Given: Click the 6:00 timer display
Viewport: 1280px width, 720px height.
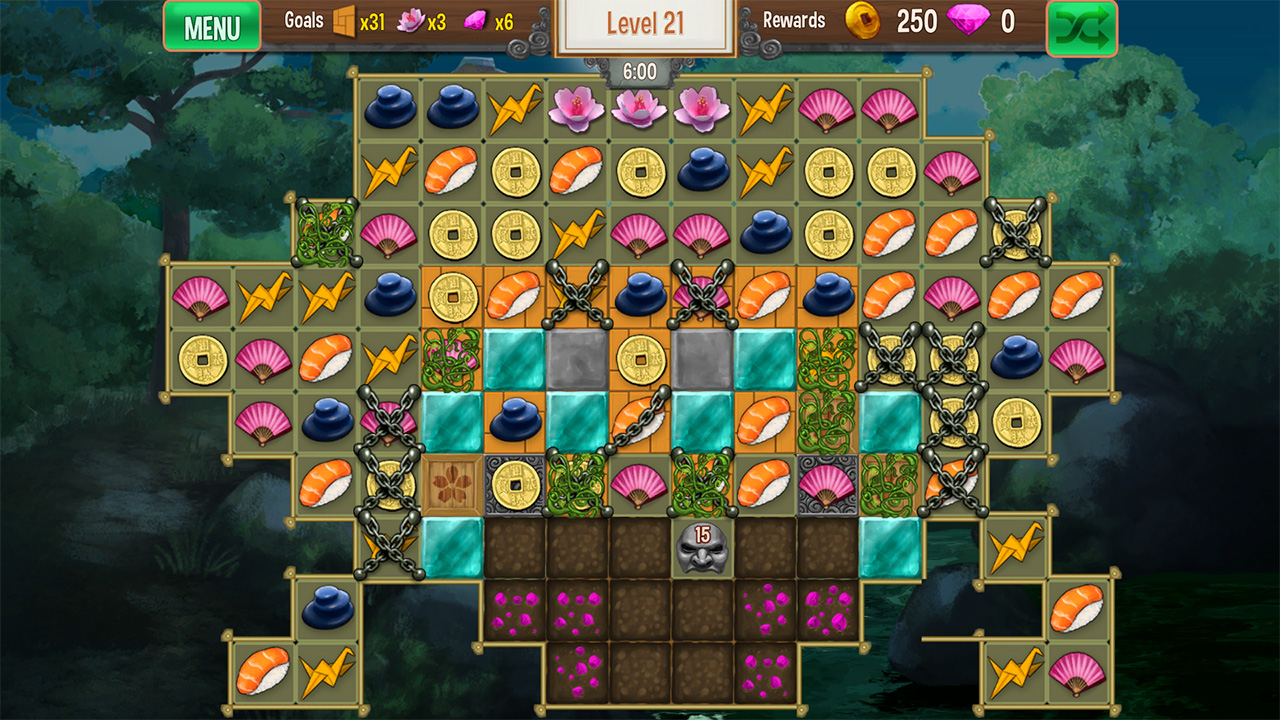Looking at the screenshot, I should (x=640, y=71).
